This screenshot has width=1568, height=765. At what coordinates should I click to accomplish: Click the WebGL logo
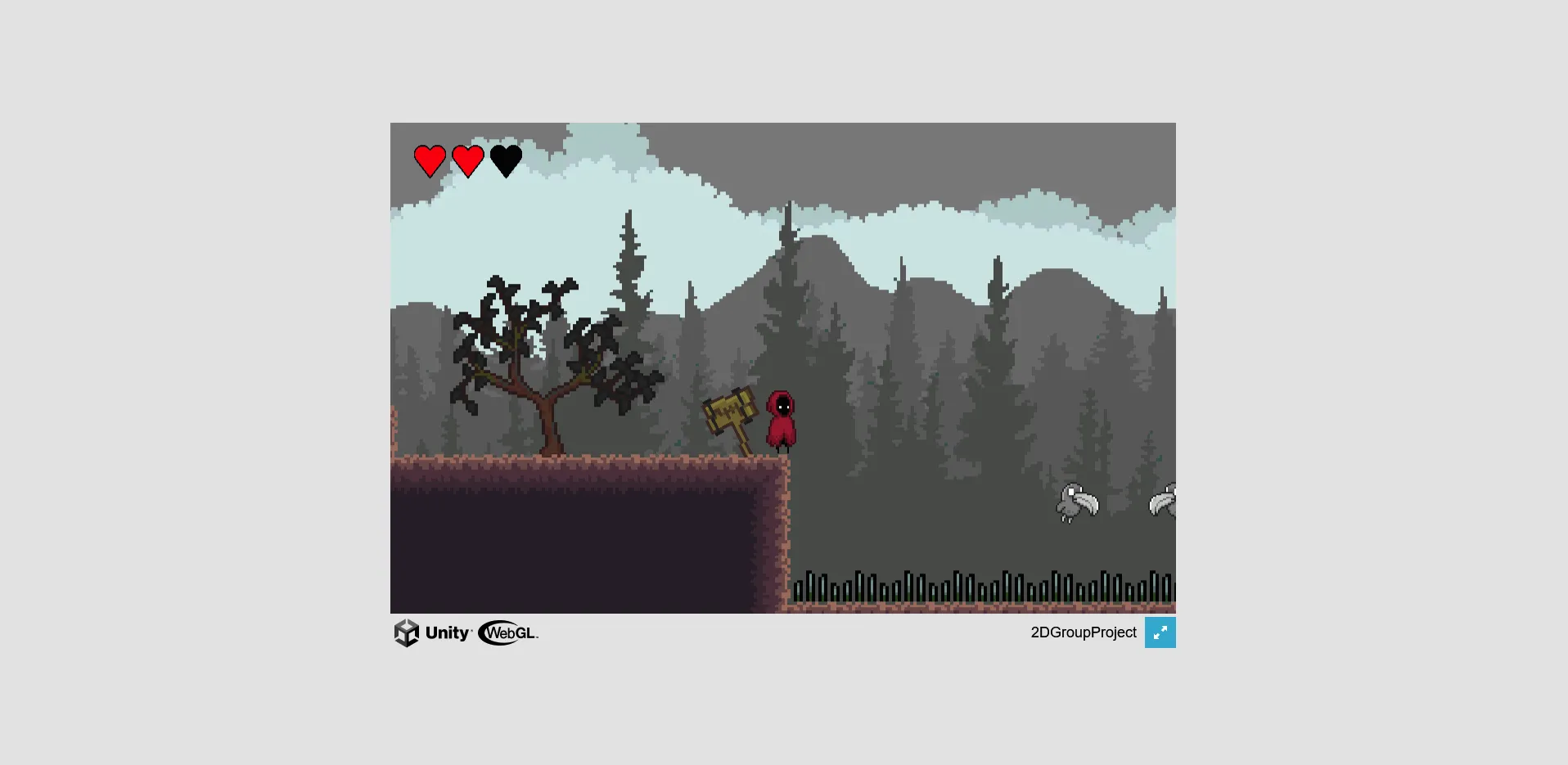pos(507,632)
